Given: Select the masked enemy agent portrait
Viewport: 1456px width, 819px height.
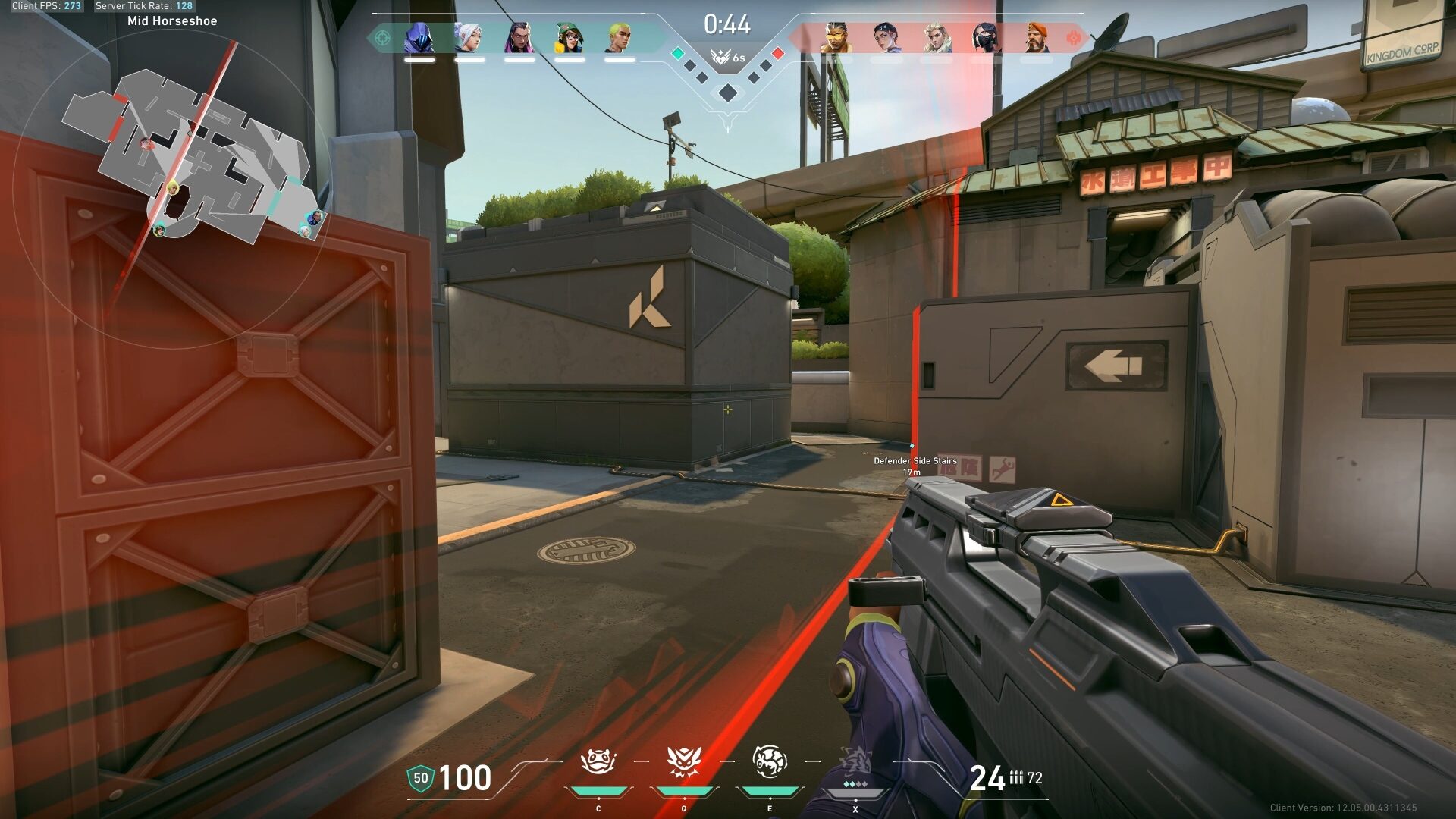Looking at the screenshot, I should [x=986, y=37].
